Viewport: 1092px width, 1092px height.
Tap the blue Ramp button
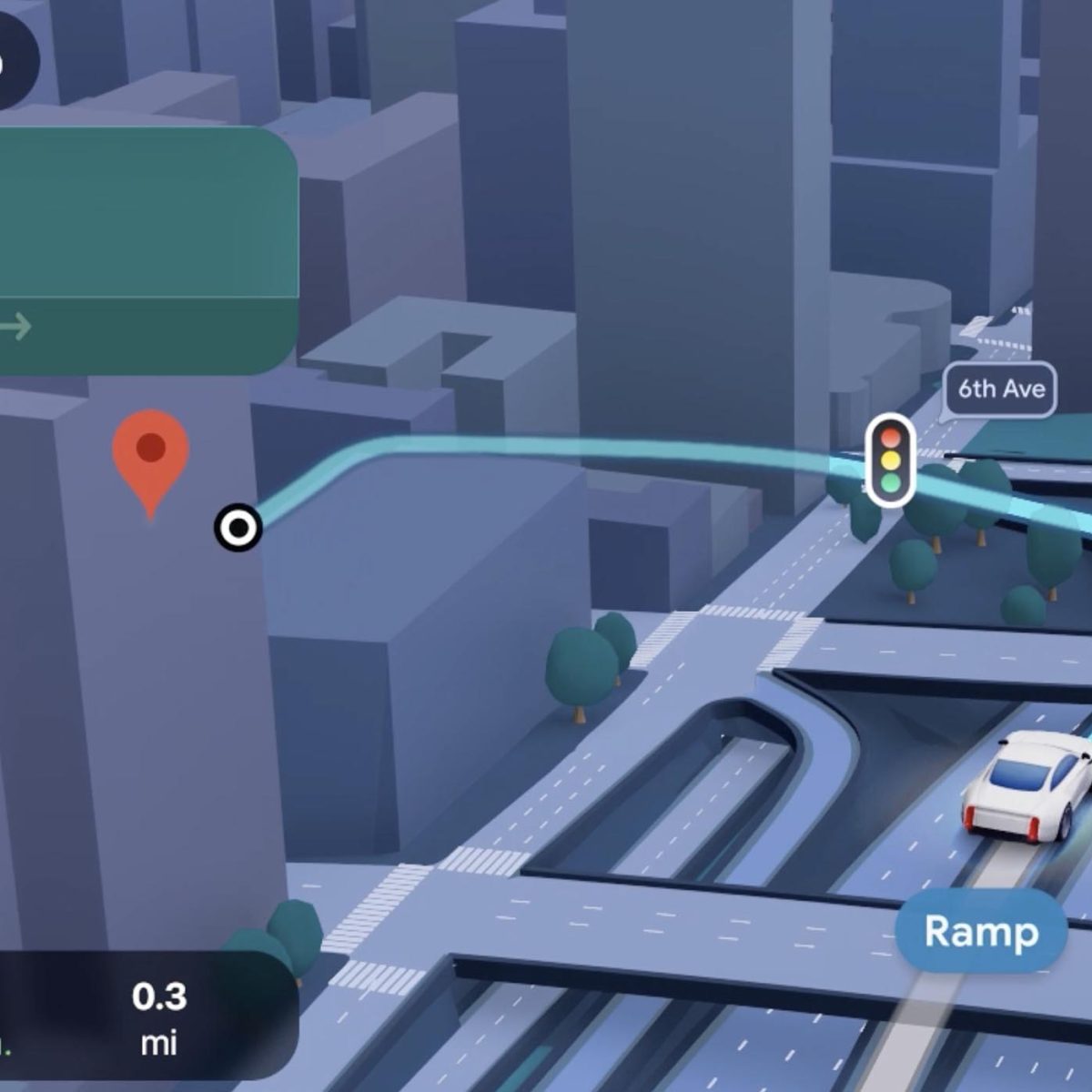click(981, 931)
